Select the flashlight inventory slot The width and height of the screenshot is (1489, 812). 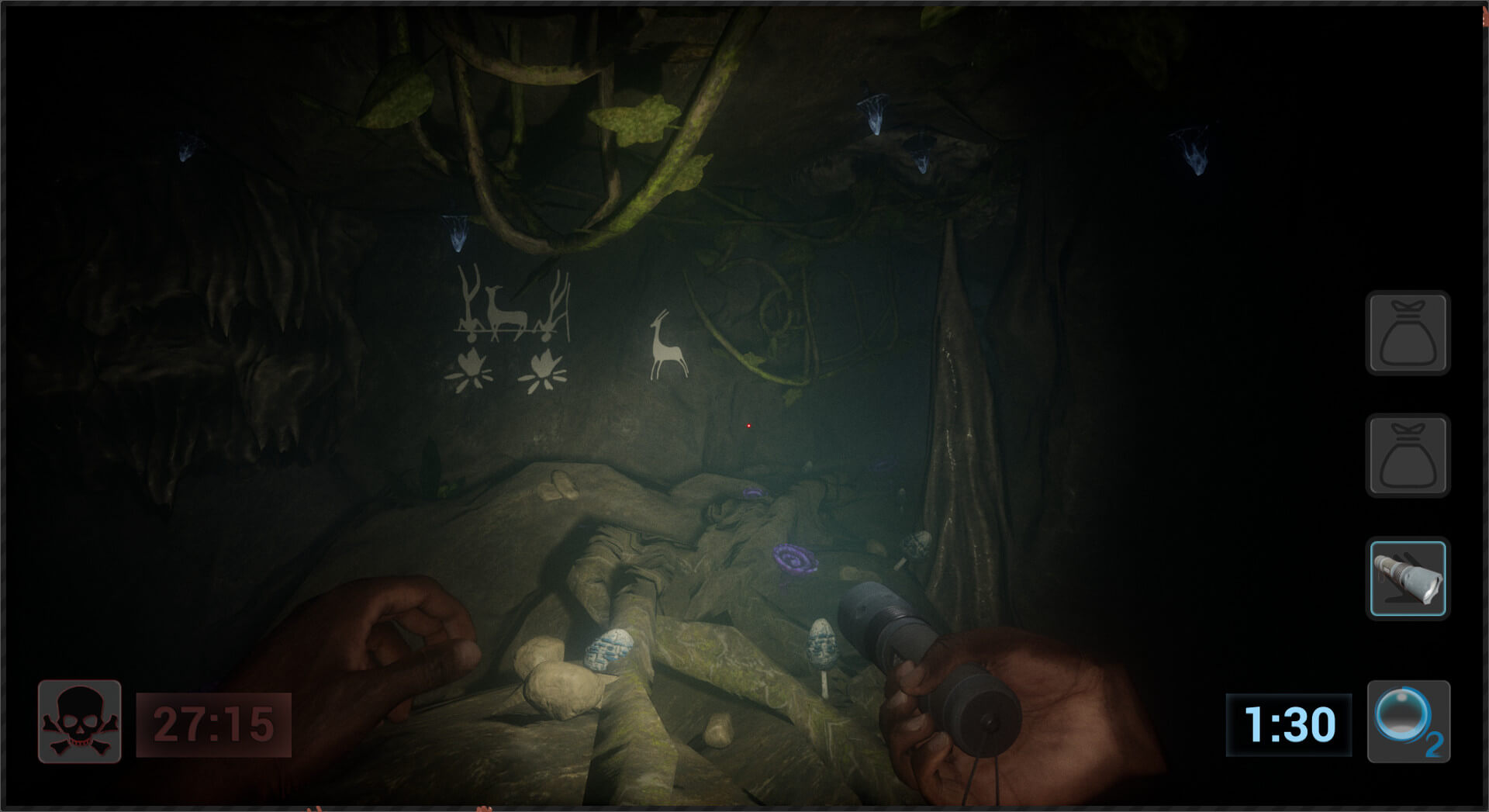(x=1408, y=579)
